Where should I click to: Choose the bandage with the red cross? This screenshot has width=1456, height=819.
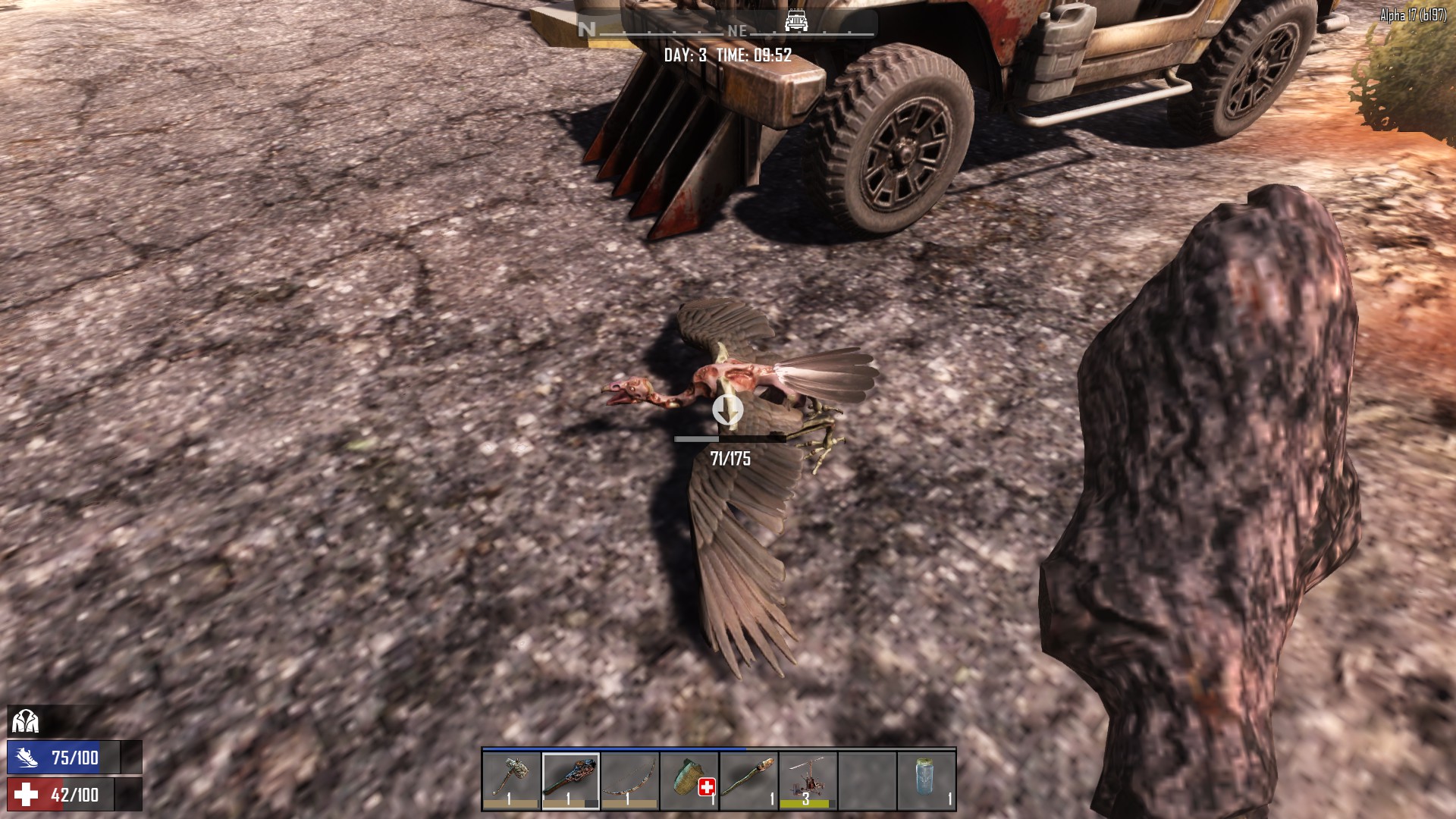[689, 780]
